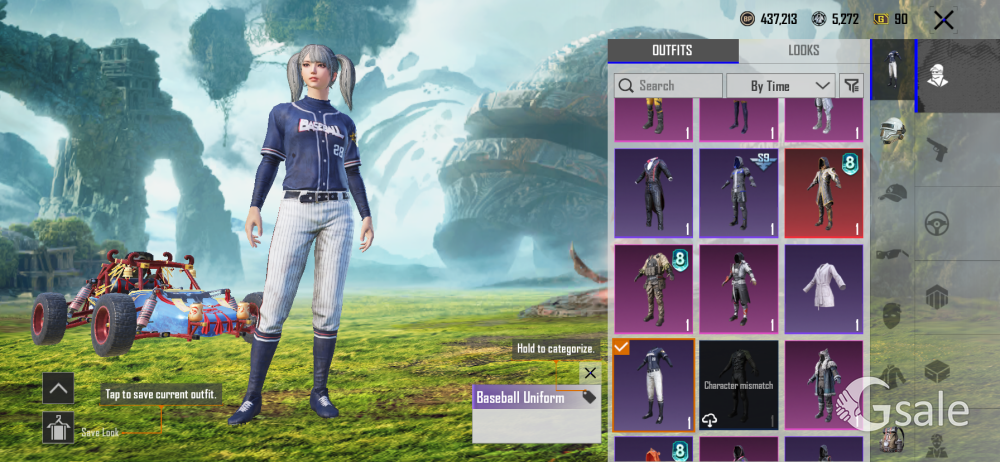1000x462 pixels.
Task: Expand the up-arrow panel button
Action: point(58,388)
